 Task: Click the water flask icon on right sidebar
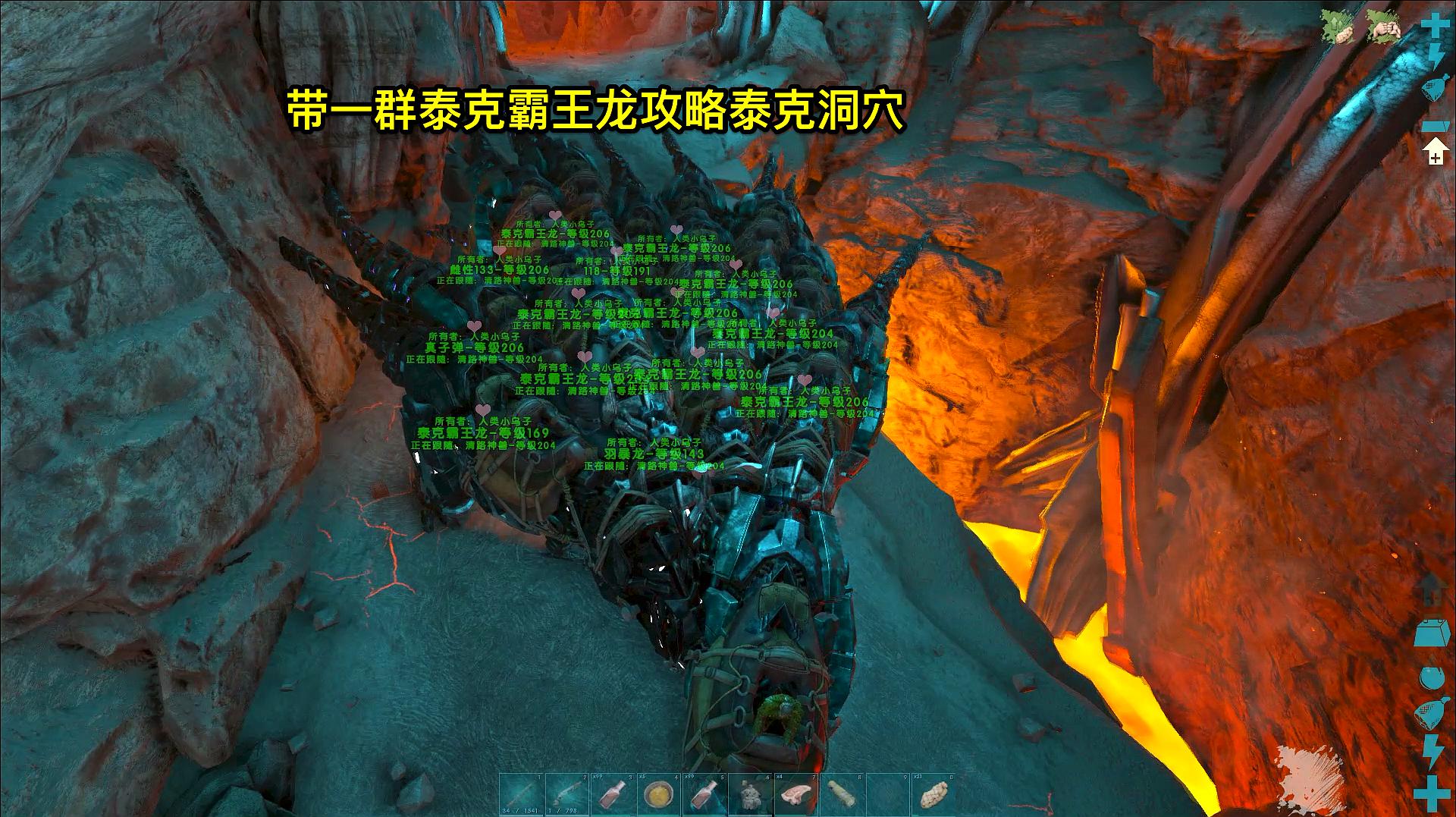(1436, 85)
